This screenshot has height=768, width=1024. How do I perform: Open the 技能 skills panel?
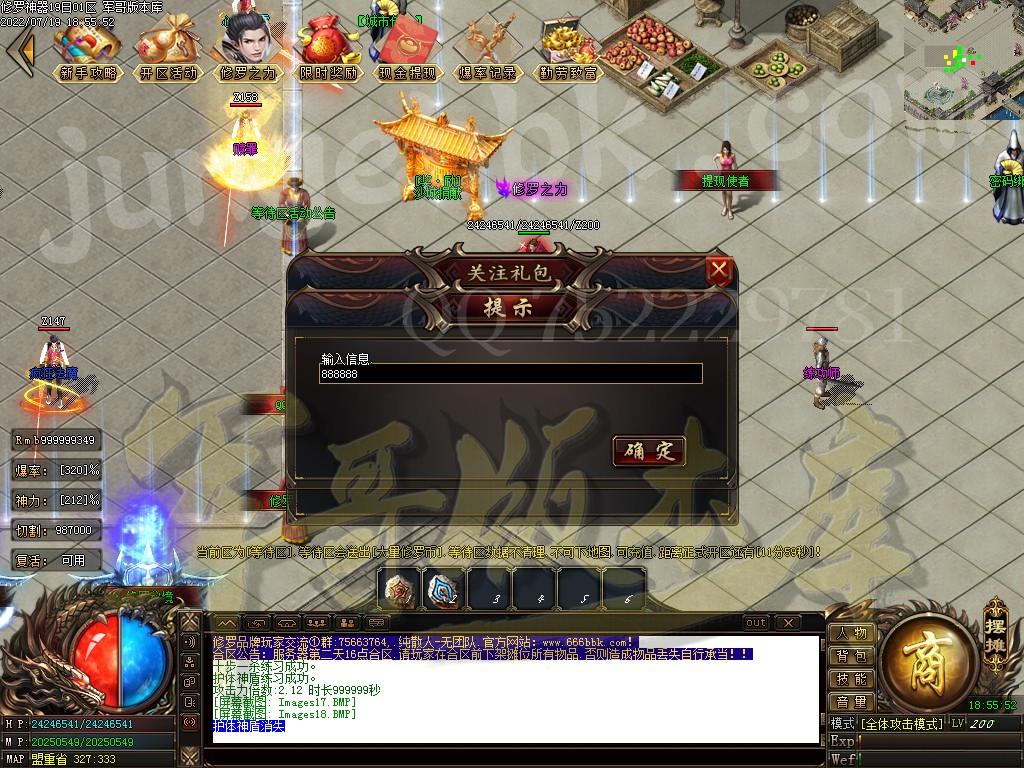click(x=851, y=679)
